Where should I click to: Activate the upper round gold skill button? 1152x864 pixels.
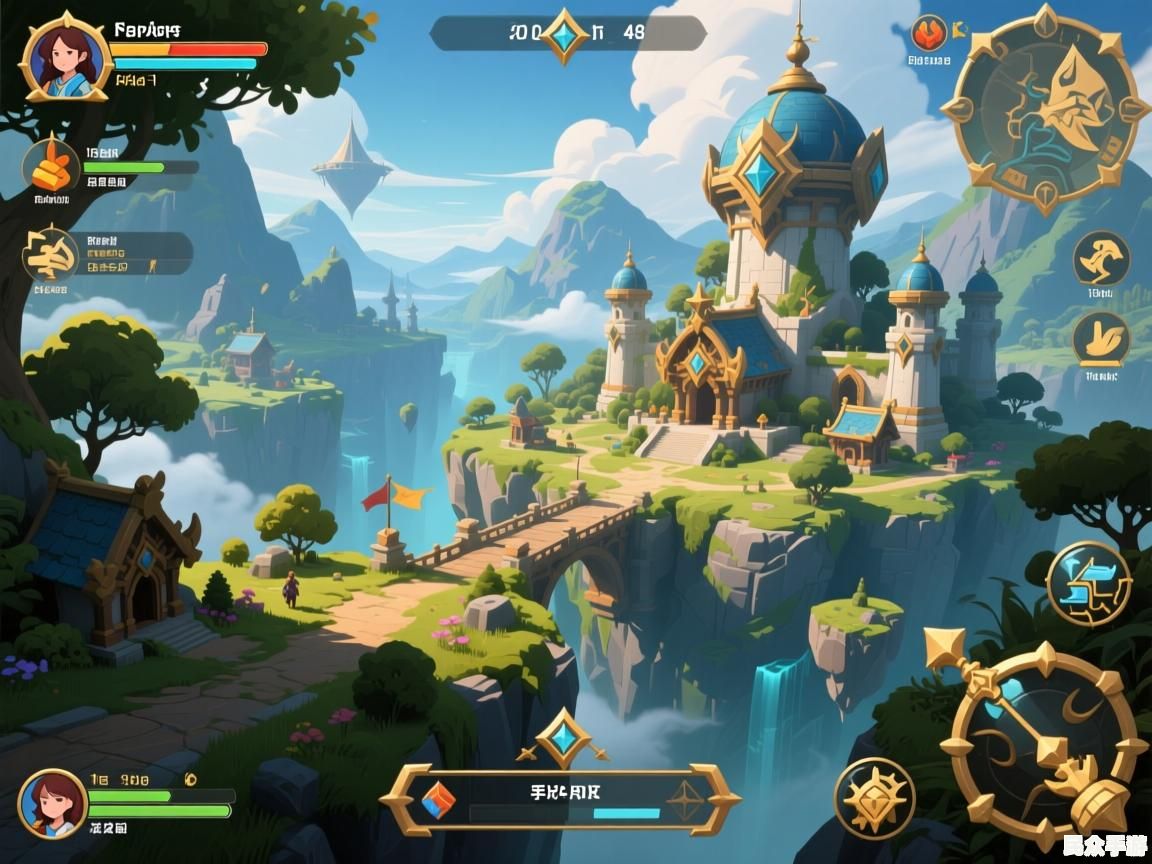[1101, 259]
